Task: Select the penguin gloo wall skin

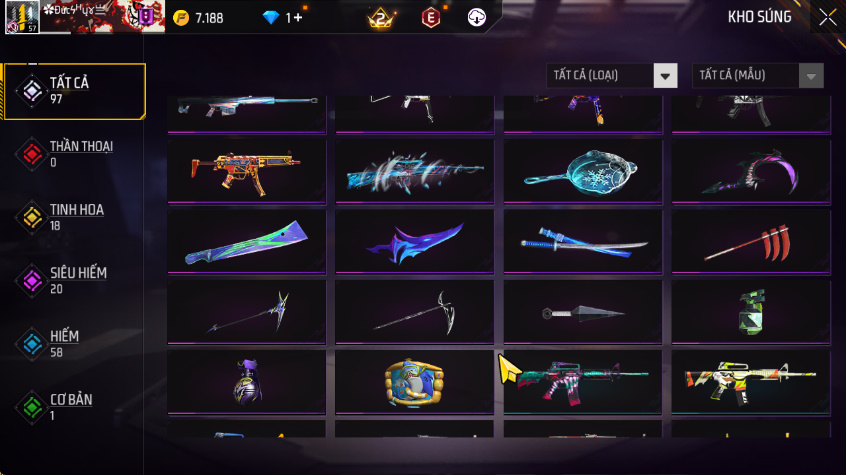Action: [x=414, y=382]
